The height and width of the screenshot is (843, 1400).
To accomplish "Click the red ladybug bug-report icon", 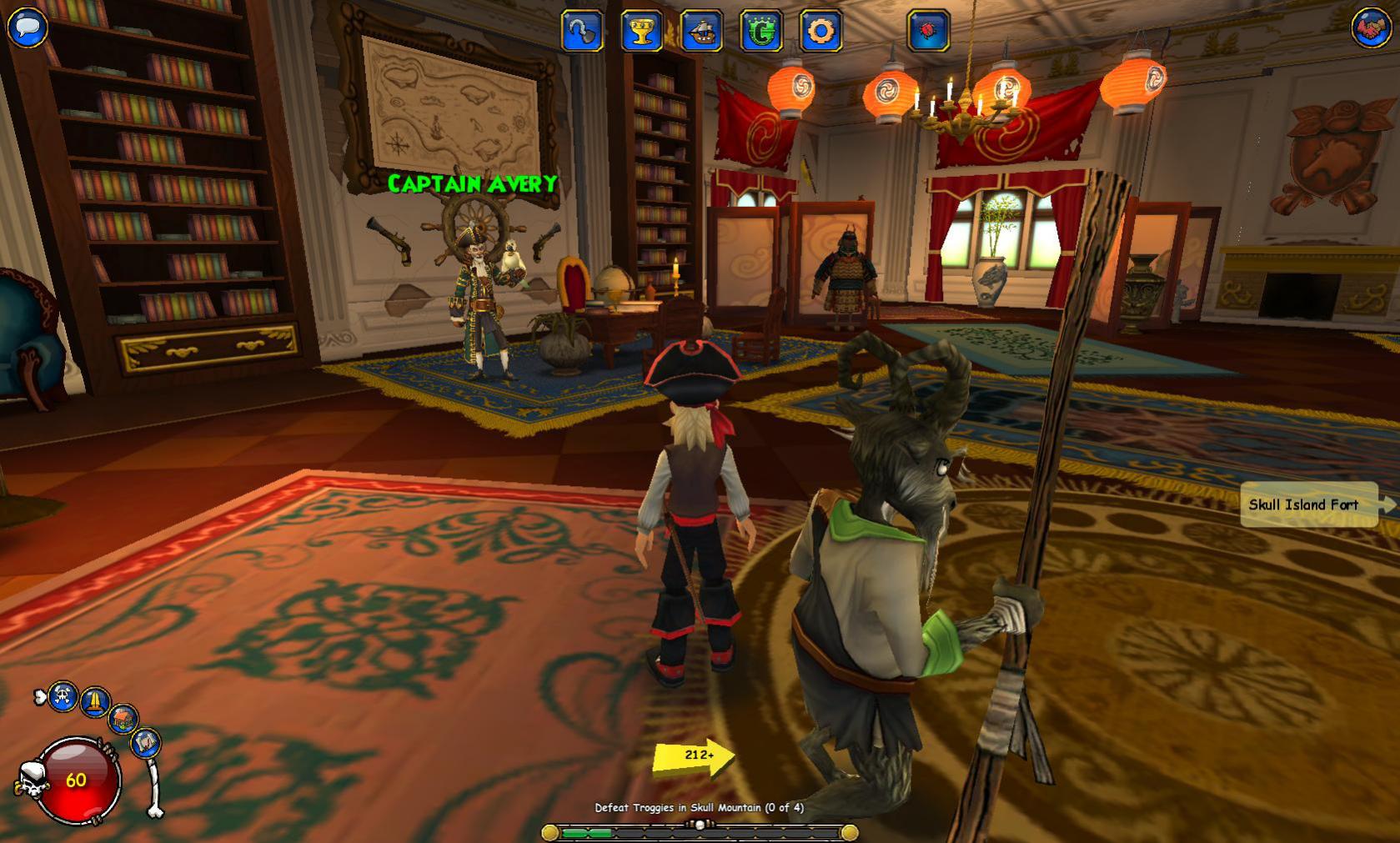I will 928,33.
